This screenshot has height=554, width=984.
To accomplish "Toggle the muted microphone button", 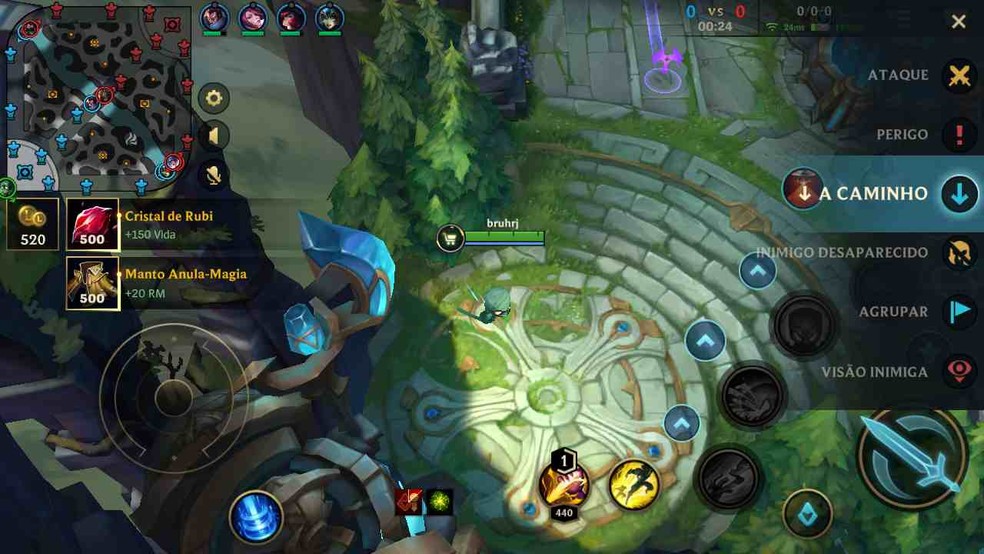I will [x=213, y=175].
